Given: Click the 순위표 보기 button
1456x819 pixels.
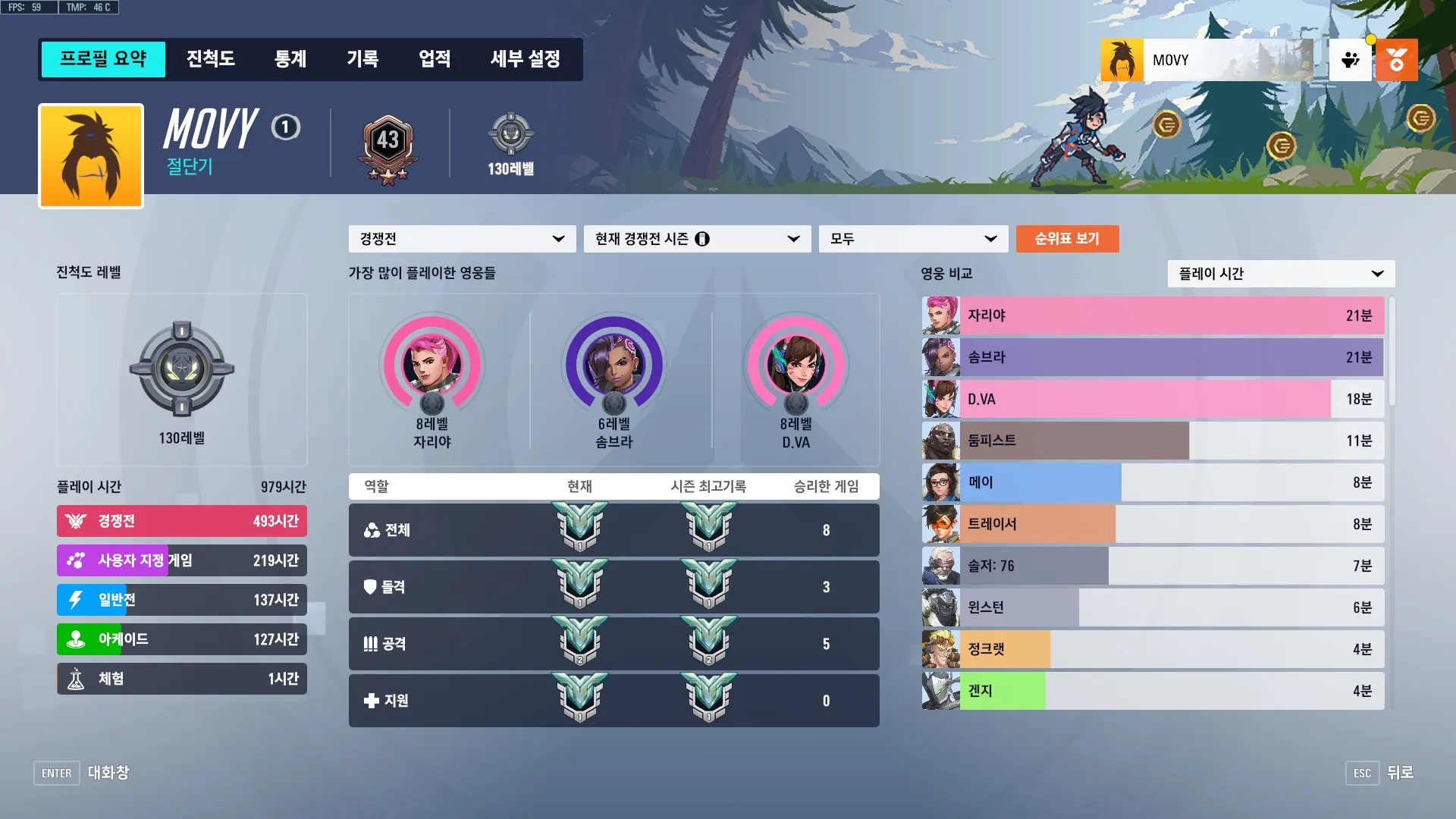Looking at the screenshot, I should [1067, 238].
